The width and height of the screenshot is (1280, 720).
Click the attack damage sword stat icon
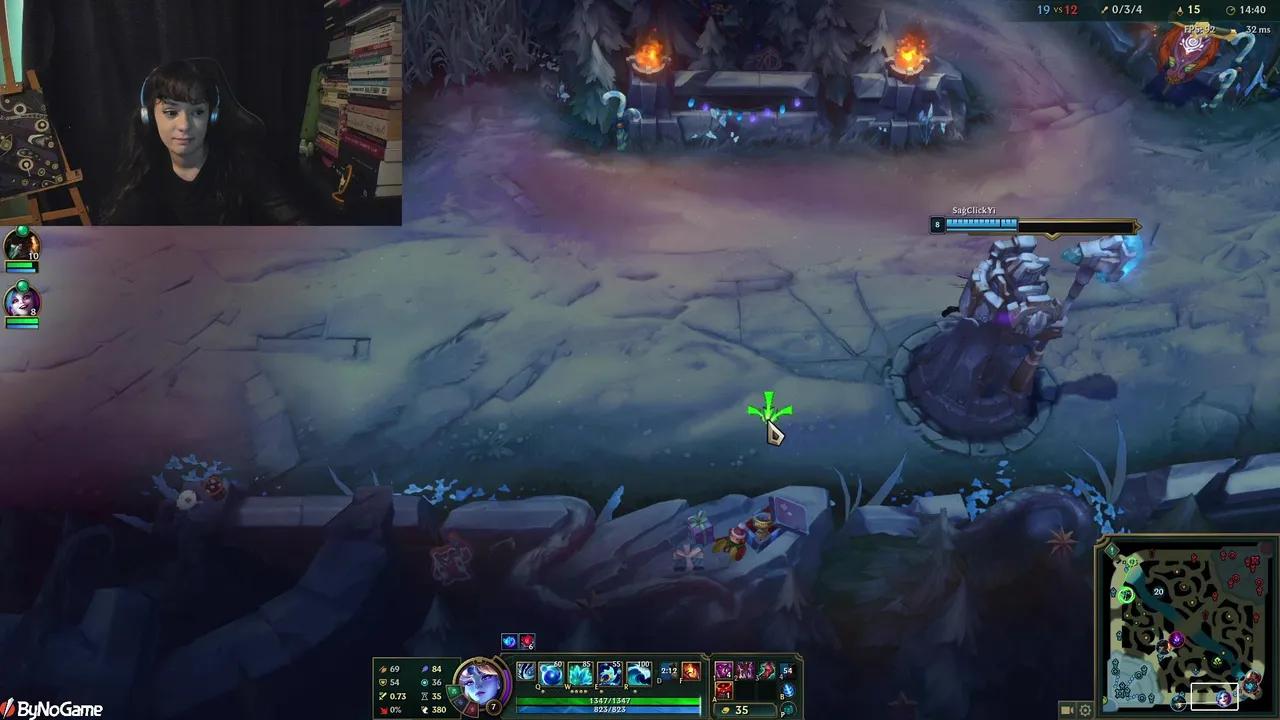(x=383, y=669)
